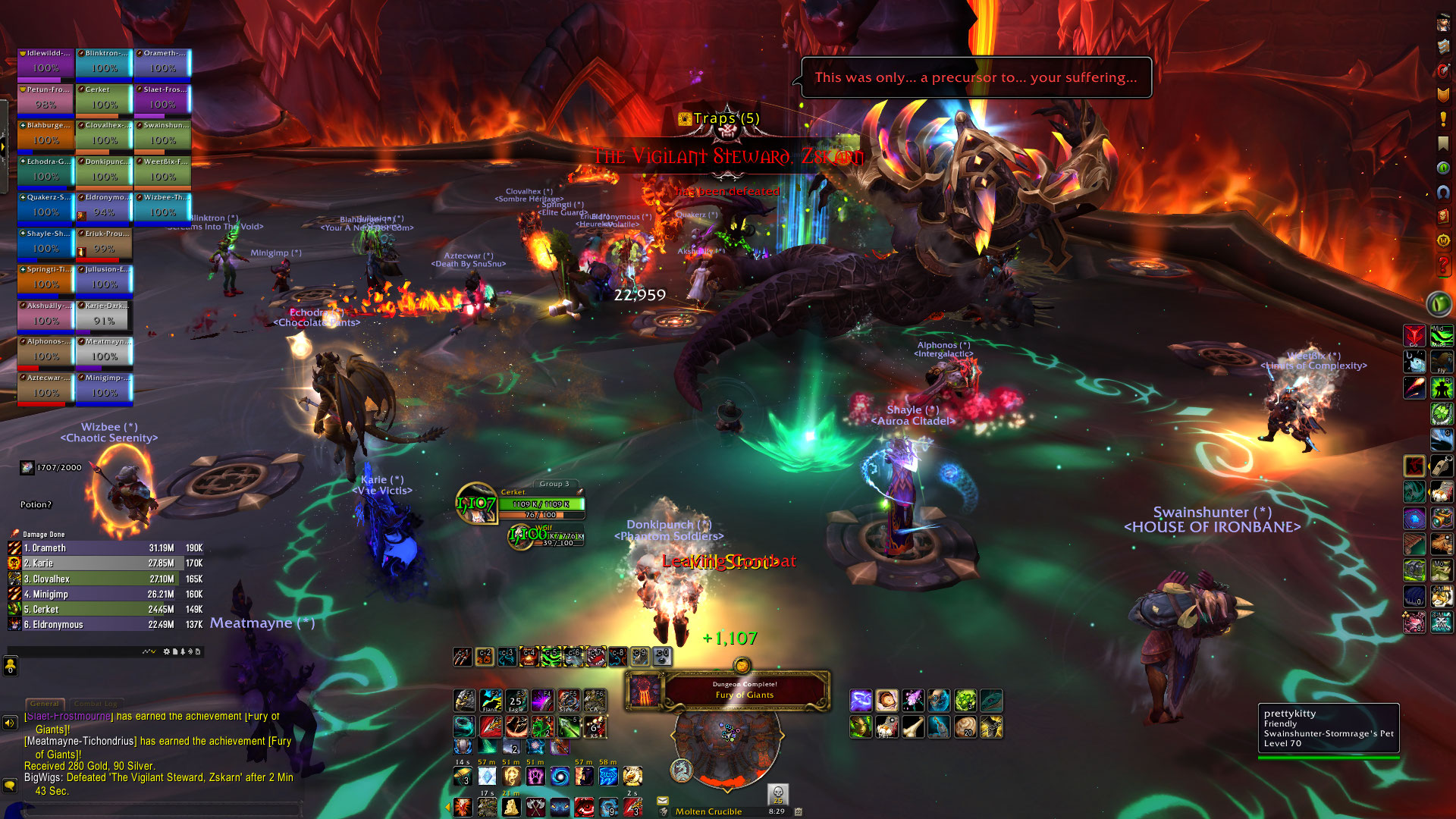This screenshot has width=1456, height=819.
Task: Select the Minigimp raid frame
Action: click(104, 388)
